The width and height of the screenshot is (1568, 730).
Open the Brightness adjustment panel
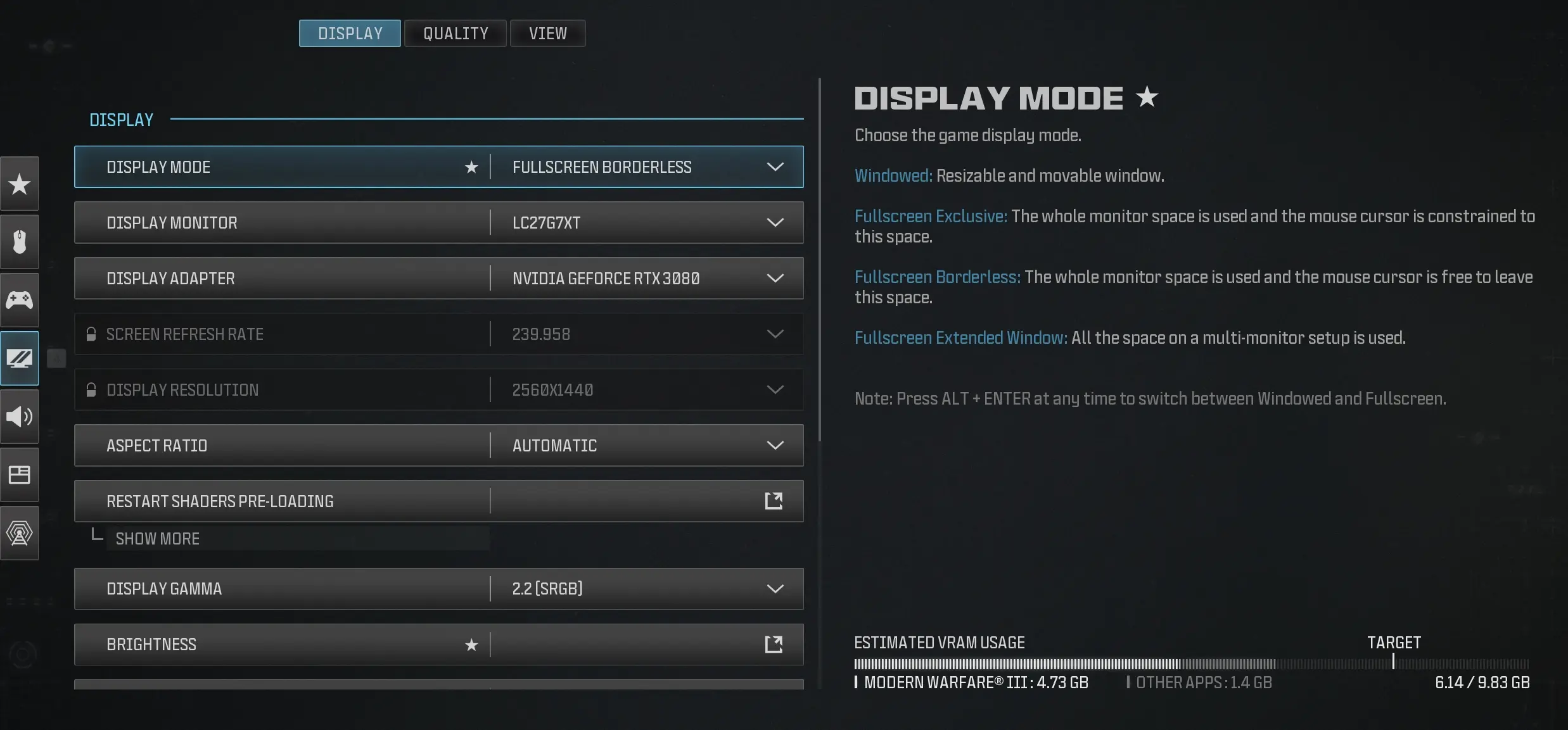tap(773, 644)
